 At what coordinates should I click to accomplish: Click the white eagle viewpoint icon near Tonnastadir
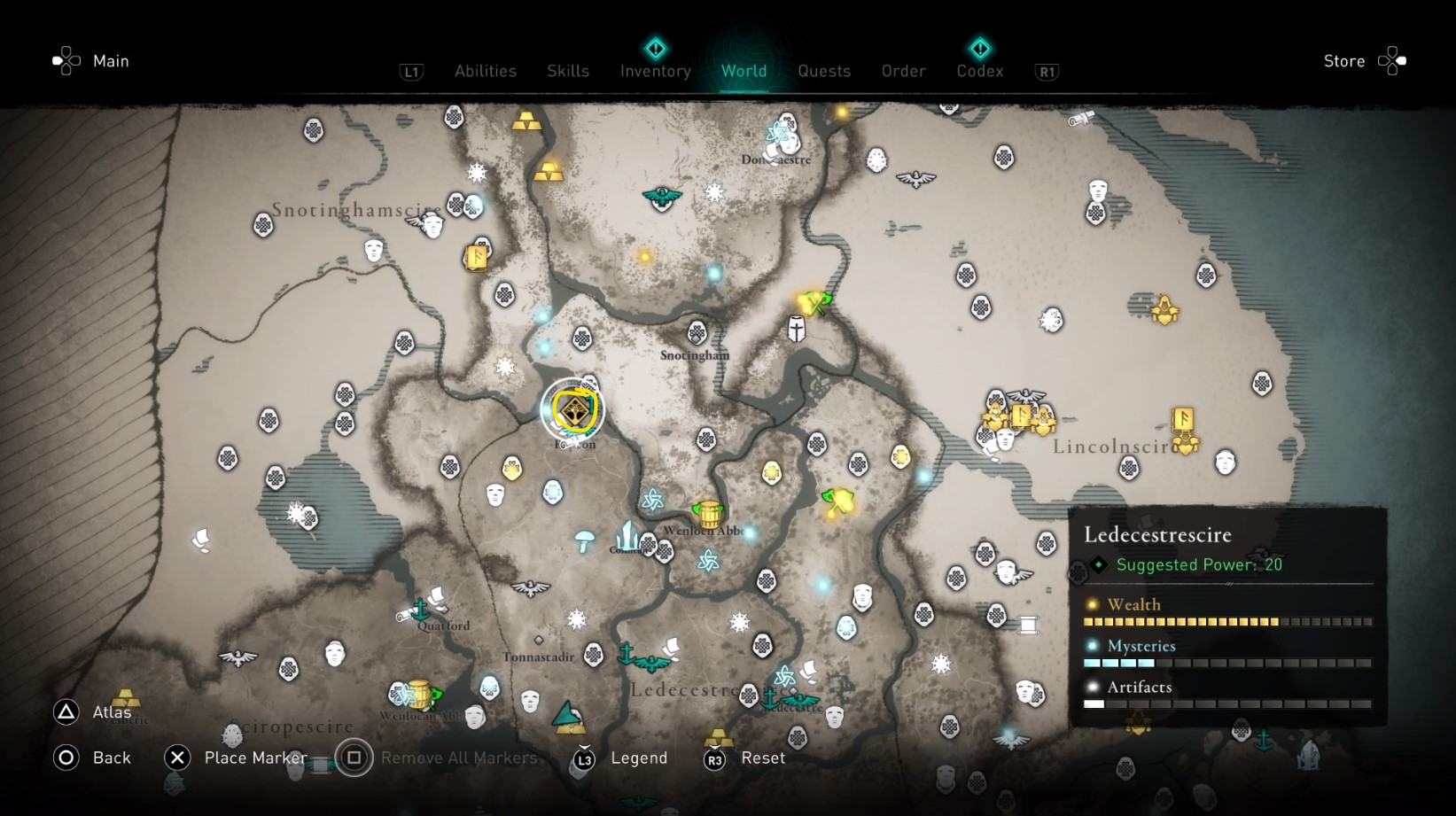(529, 587)
